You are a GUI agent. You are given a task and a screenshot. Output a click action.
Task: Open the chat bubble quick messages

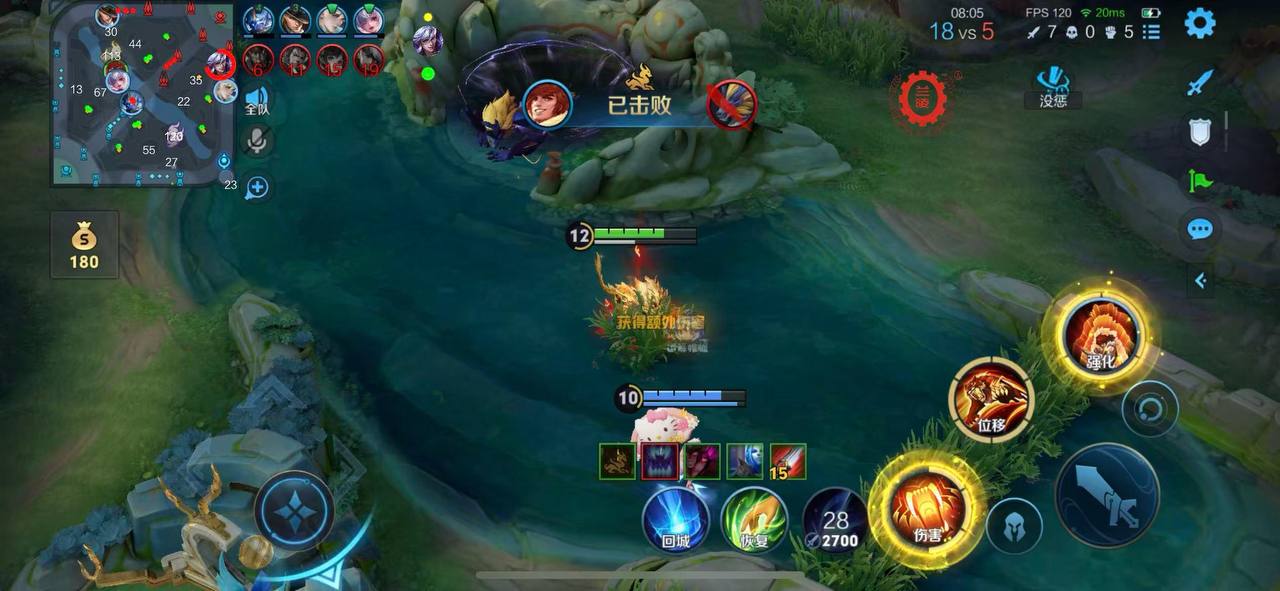[x=1200, y=230]
